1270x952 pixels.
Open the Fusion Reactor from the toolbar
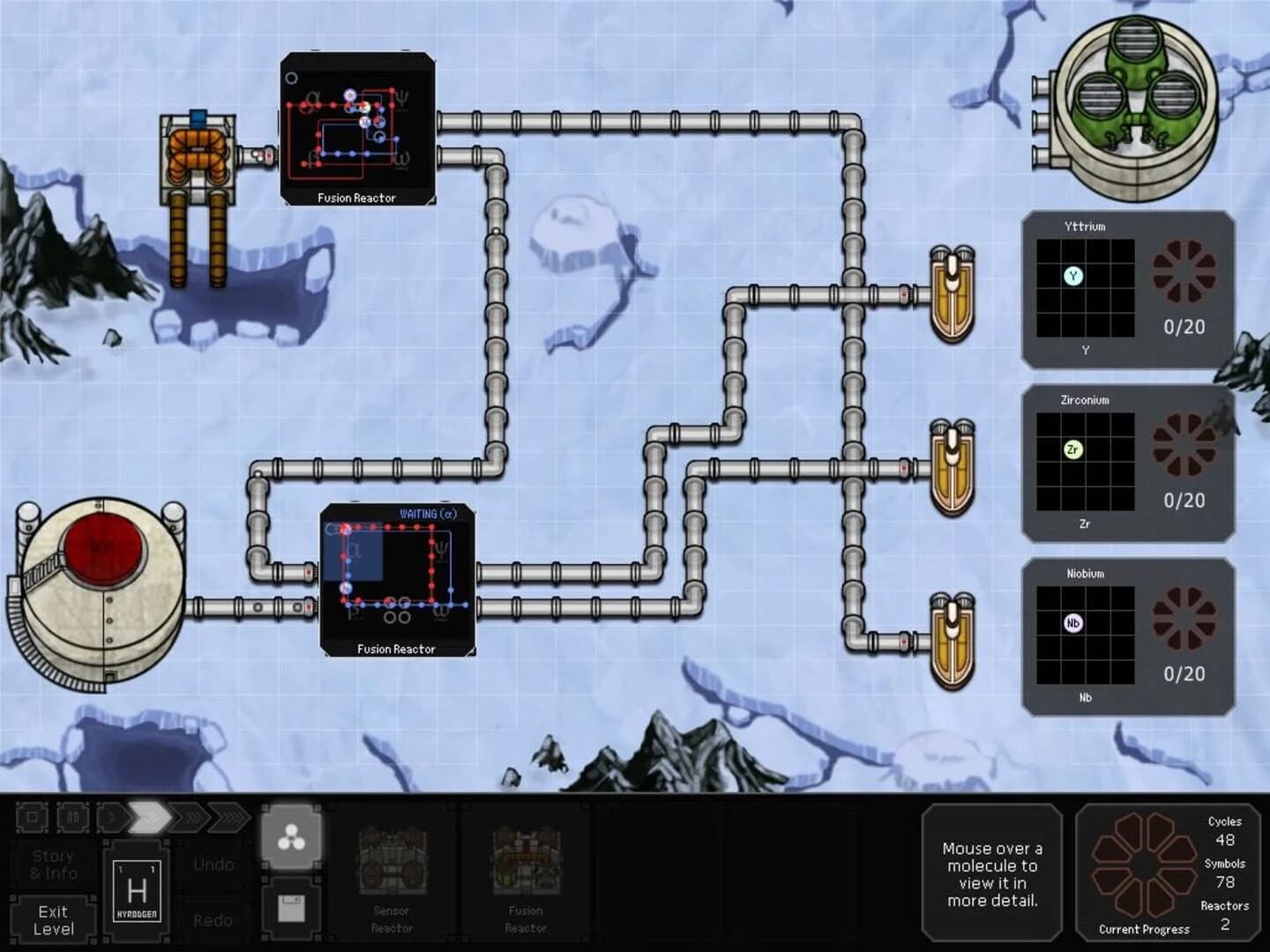pos(527,873)
